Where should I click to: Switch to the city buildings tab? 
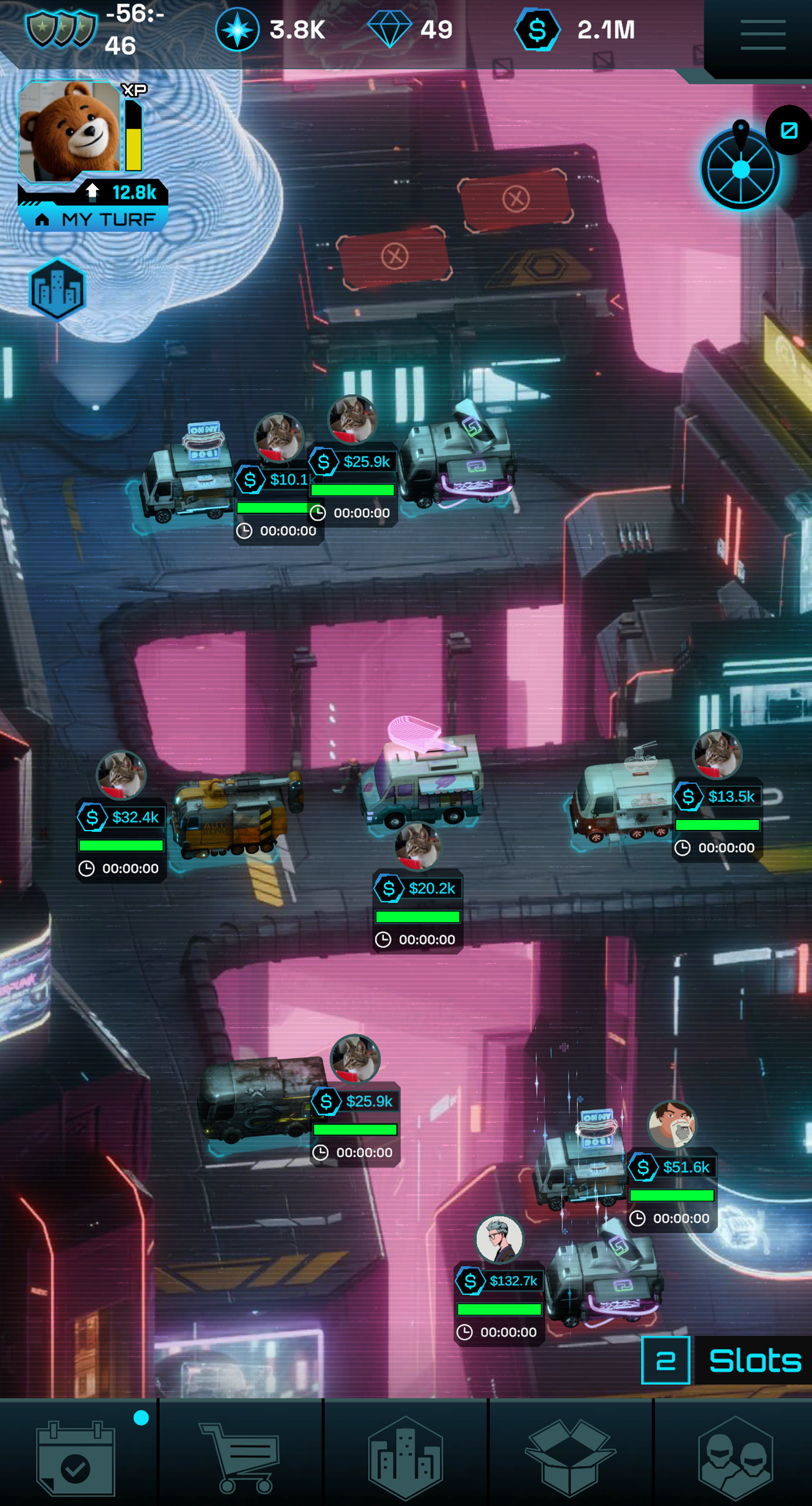point(405,1457)
